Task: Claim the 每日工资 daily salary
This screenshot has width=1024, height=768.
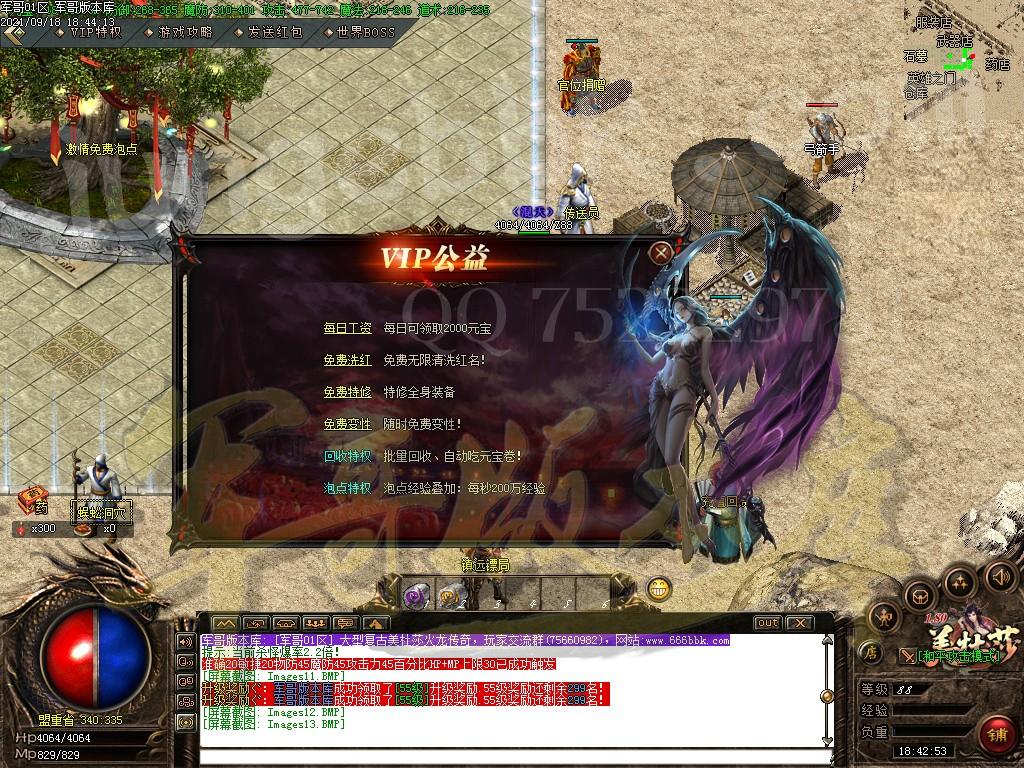Action: [347, 328]
